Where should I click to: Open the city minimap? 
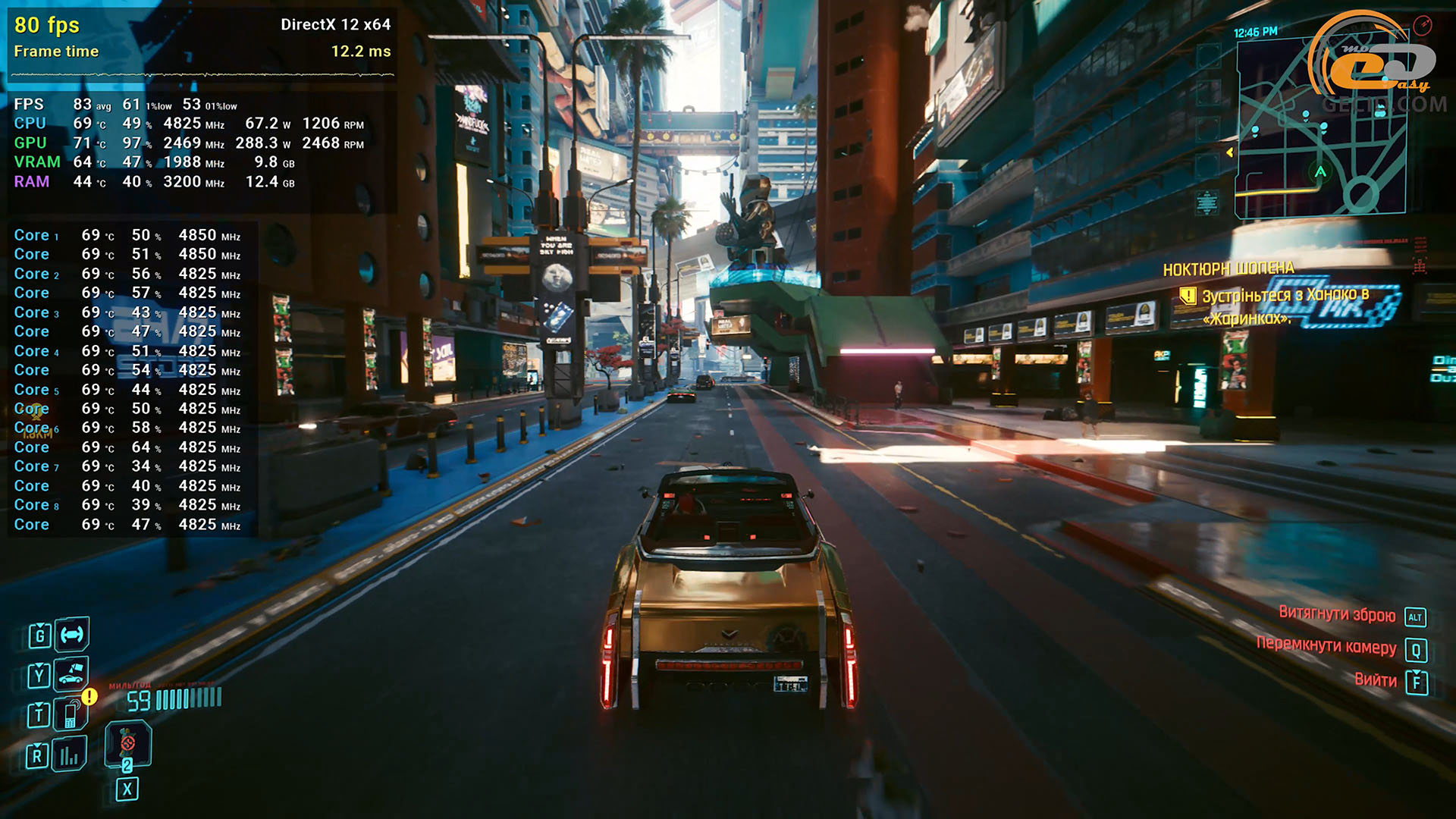1319,129
